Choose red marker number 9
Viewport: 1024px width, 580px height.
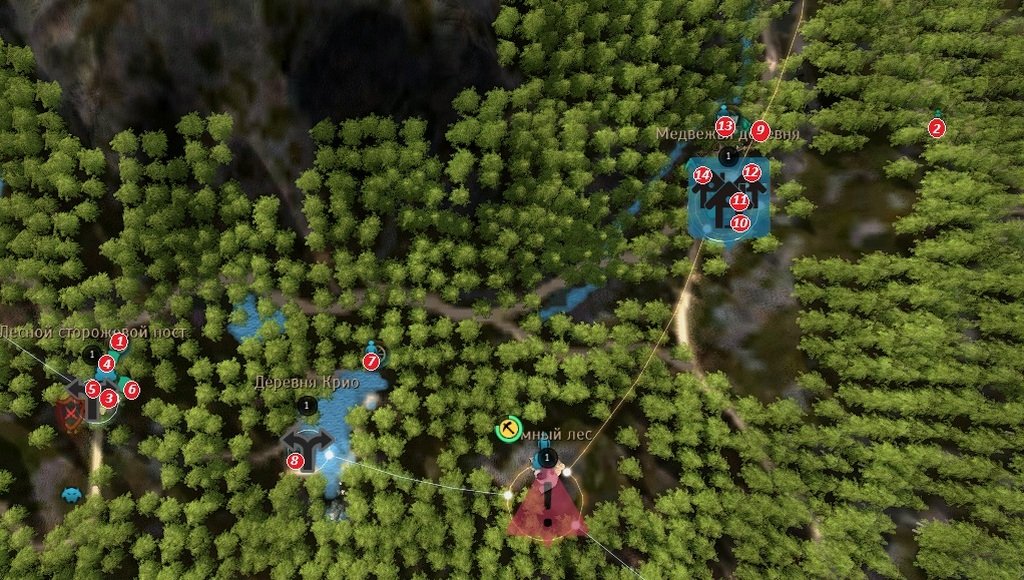click(x=760, y=130)
